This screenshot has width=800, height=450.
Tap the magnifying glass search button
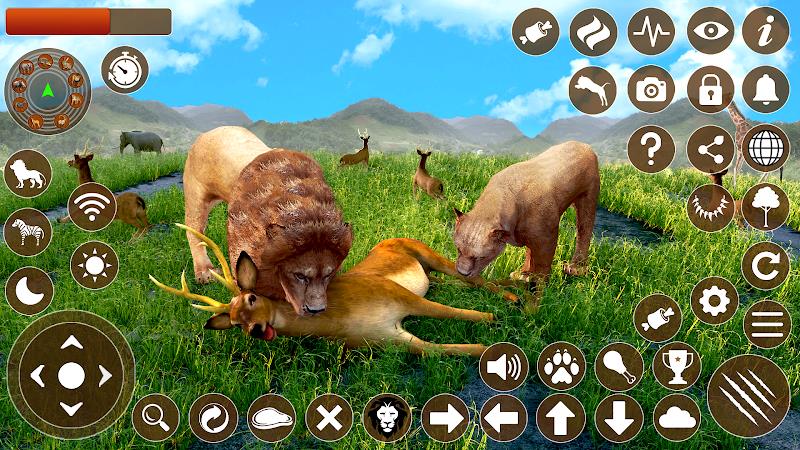coord(156,417)
